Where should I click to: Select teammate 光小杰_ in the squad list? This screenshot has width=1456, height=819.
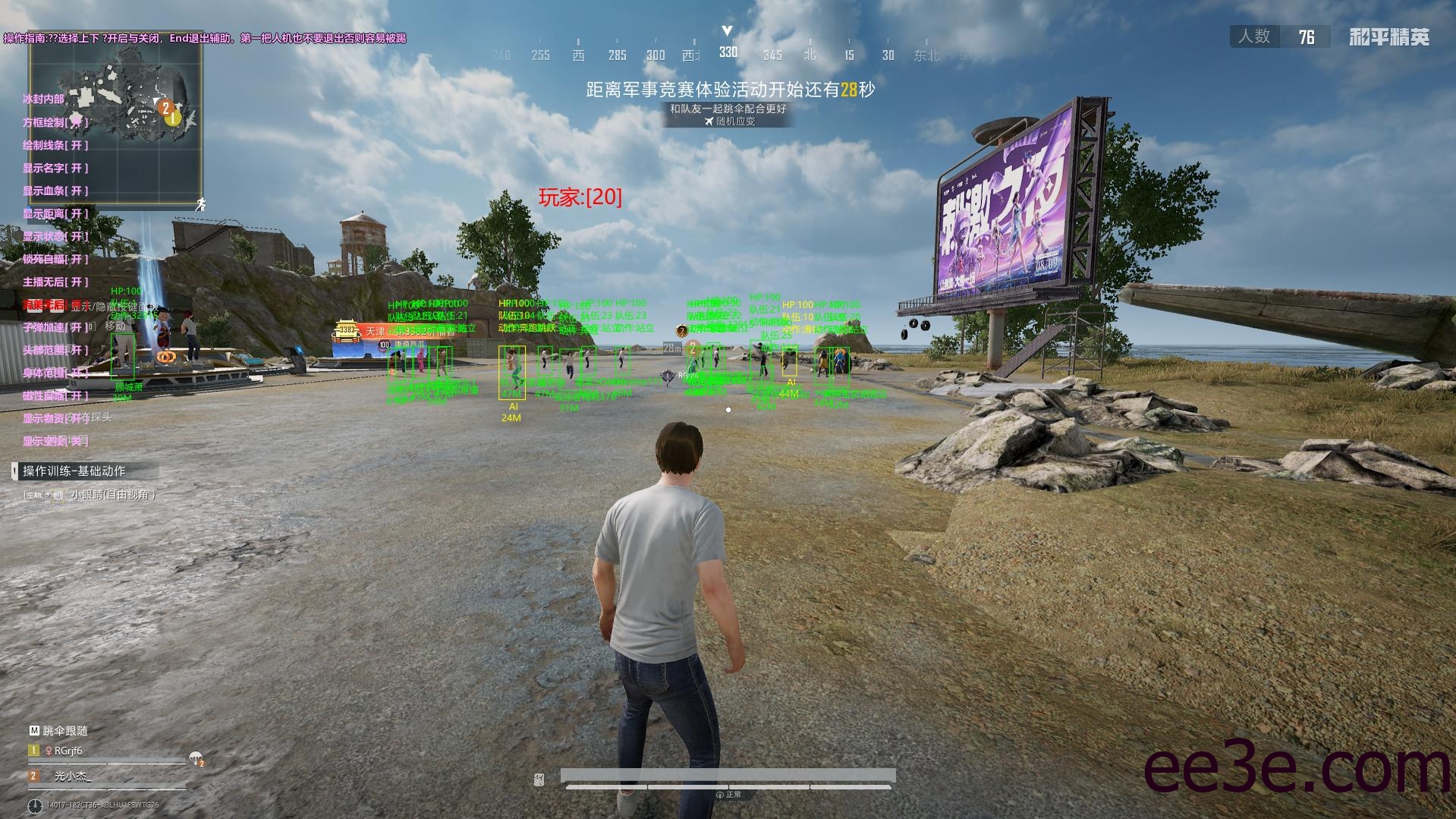72,776
